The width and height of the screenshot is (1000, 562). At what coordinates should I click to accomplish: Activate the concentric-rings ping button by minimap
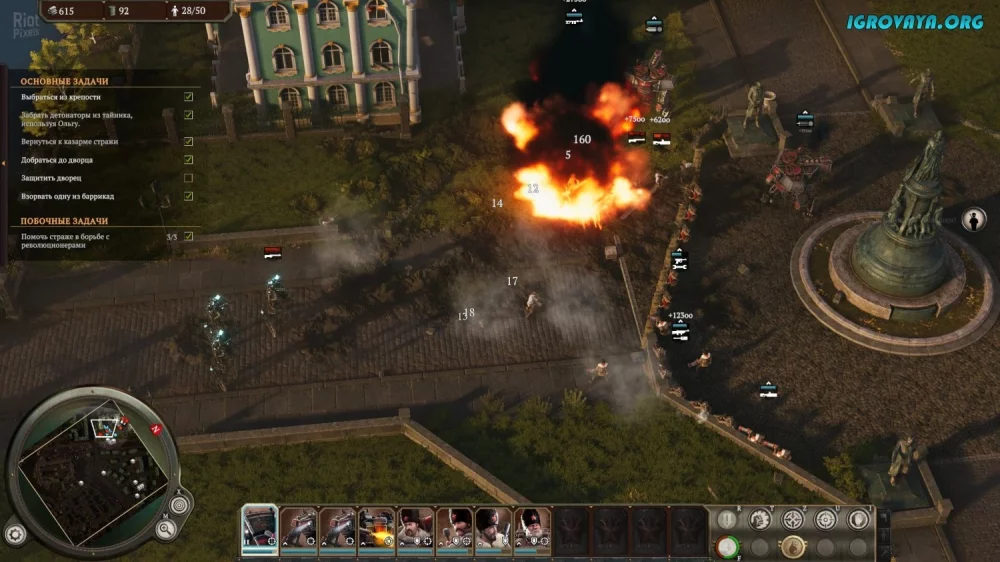[180, 505]
